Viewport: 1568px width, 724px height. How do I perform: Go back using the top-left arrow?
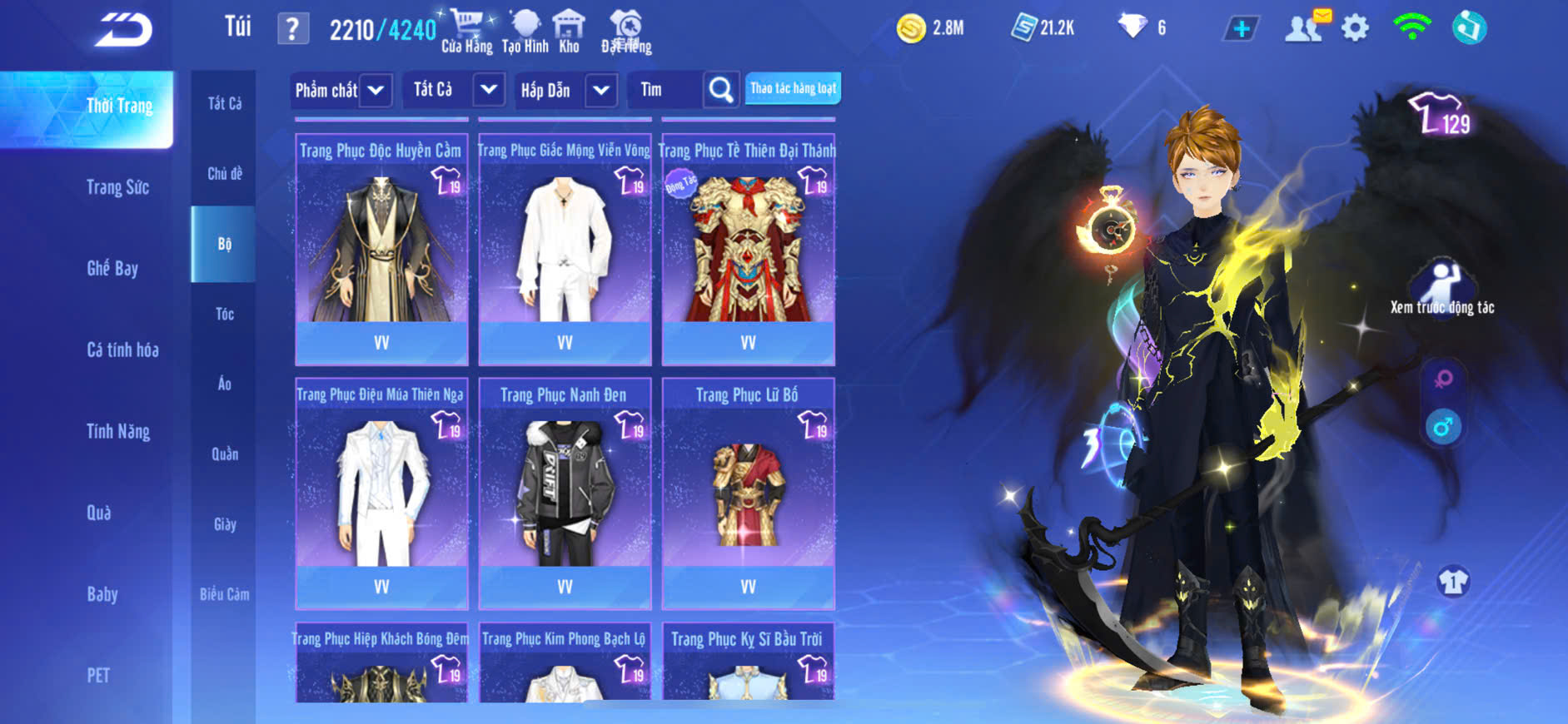pos(123,30)
